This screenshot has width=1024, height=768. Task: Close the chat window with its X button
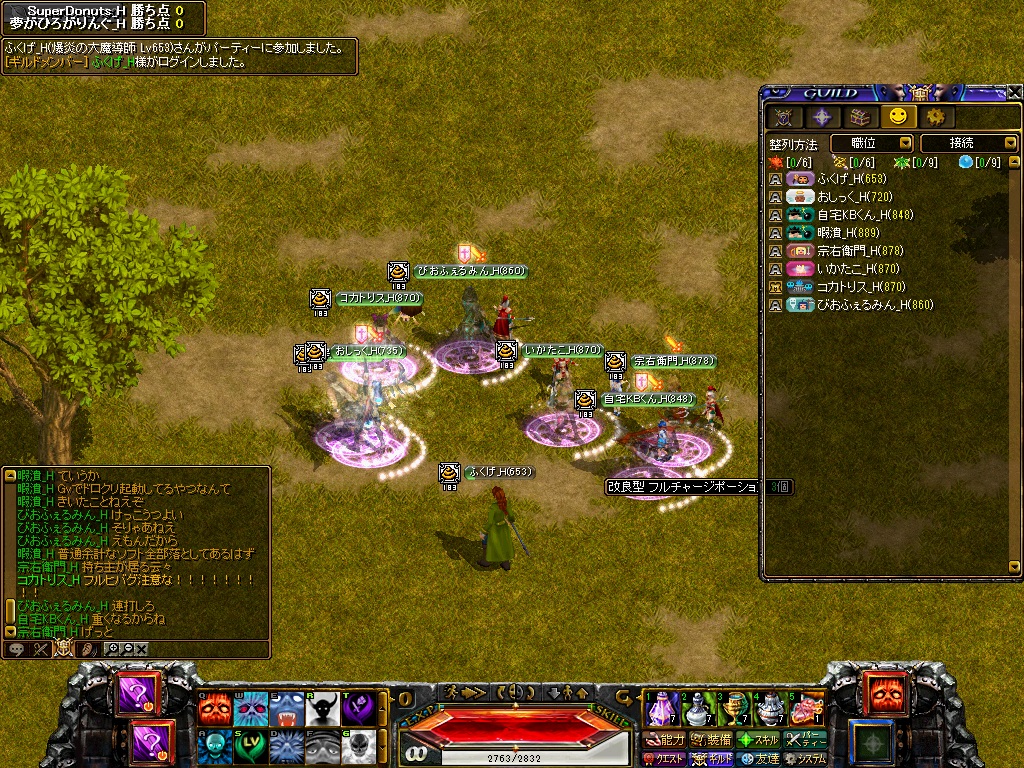click(142, 649)
